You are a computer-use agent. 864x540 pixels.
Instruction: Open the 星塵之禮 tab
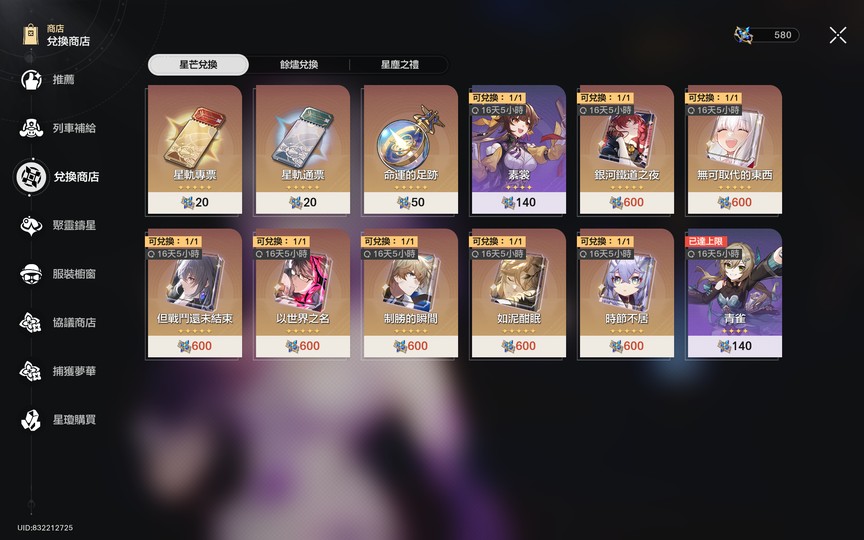pyautogui.click(x=399, y=65)
